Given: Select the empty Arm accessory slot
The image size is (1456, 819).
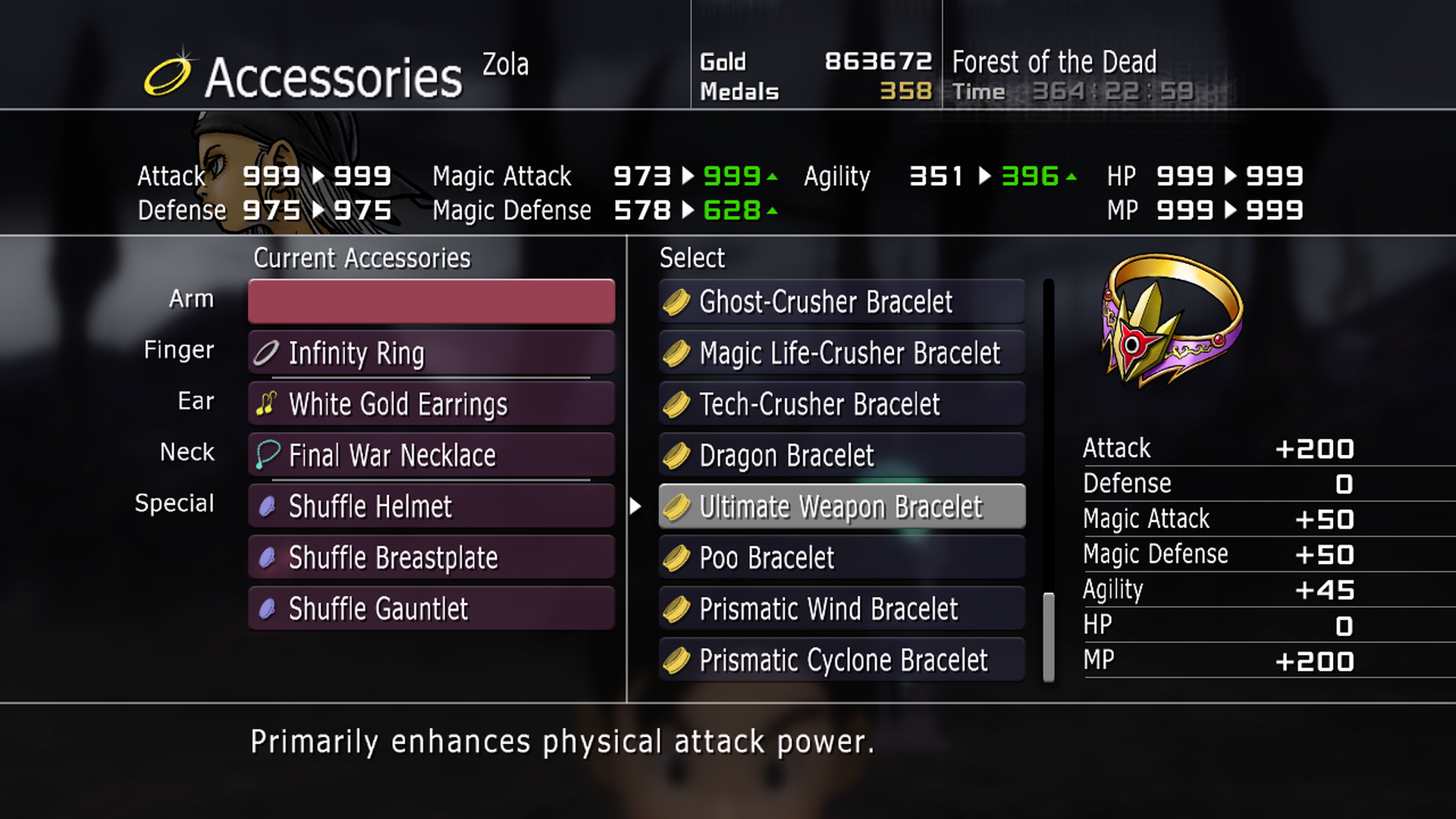Looking at the screenshot, I should tap(431, 301).
